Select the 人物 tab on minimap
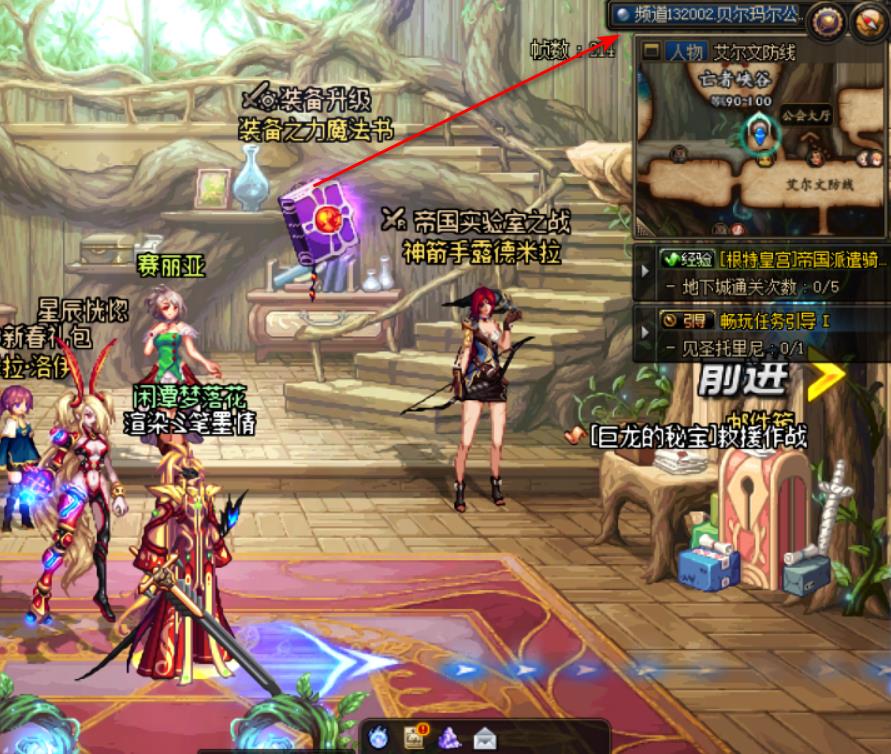The image size is (891, 754). [x=686, y=52]
